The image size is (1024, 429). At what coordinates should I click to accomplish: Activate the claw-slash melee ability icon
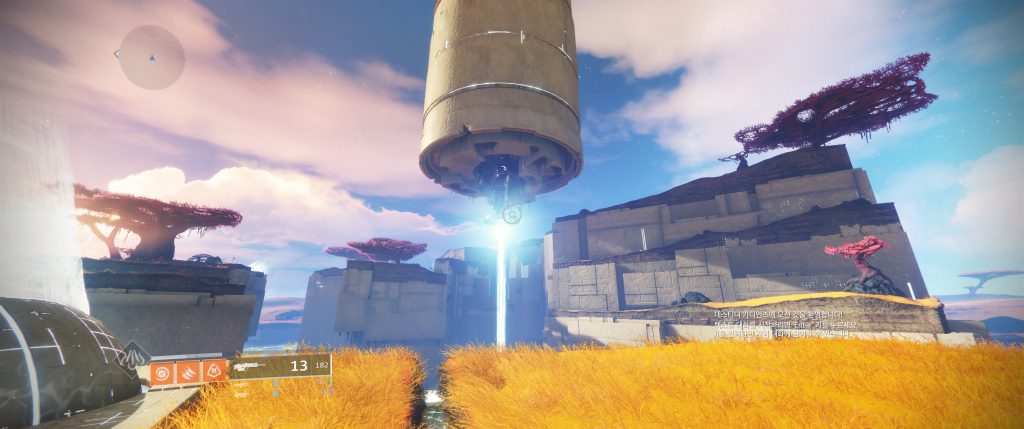tap(187, 373)
